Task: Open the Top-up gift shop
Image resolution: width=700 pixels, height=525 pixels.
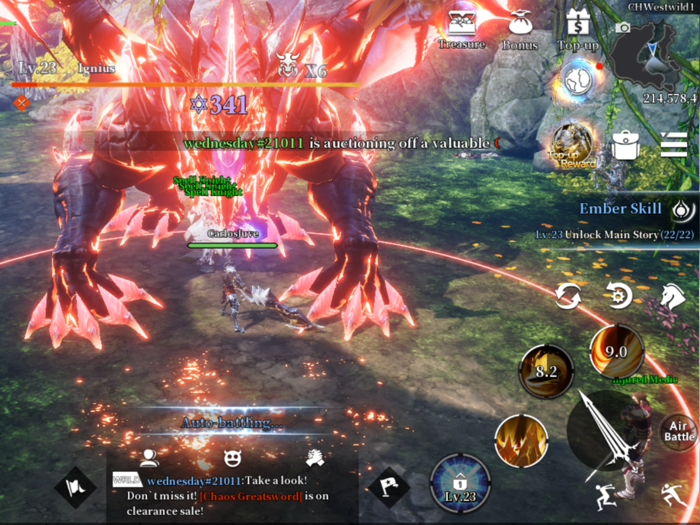Action: [x=577, y=28]
